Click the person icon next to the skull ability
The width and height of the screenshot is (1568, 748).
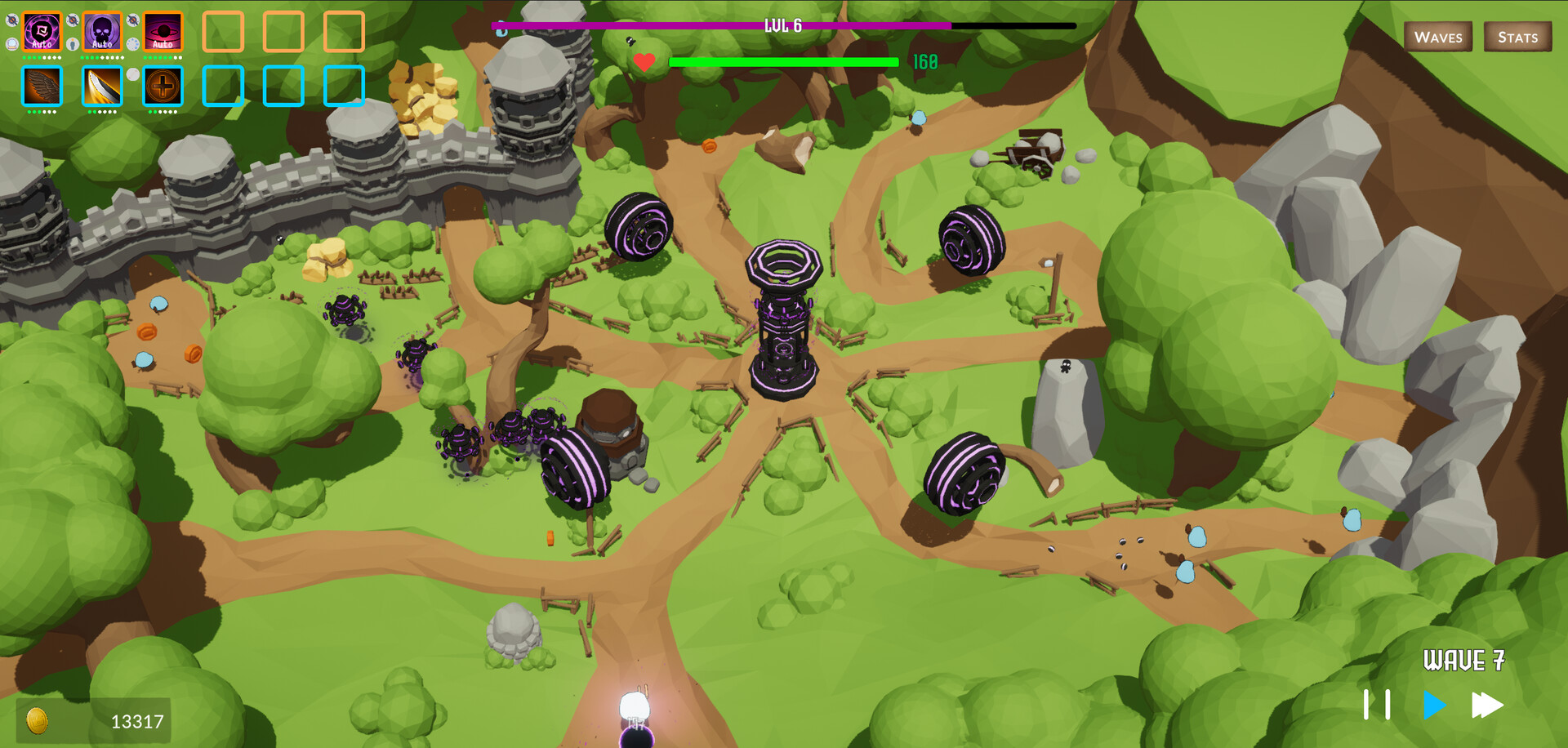click(72, 44)
